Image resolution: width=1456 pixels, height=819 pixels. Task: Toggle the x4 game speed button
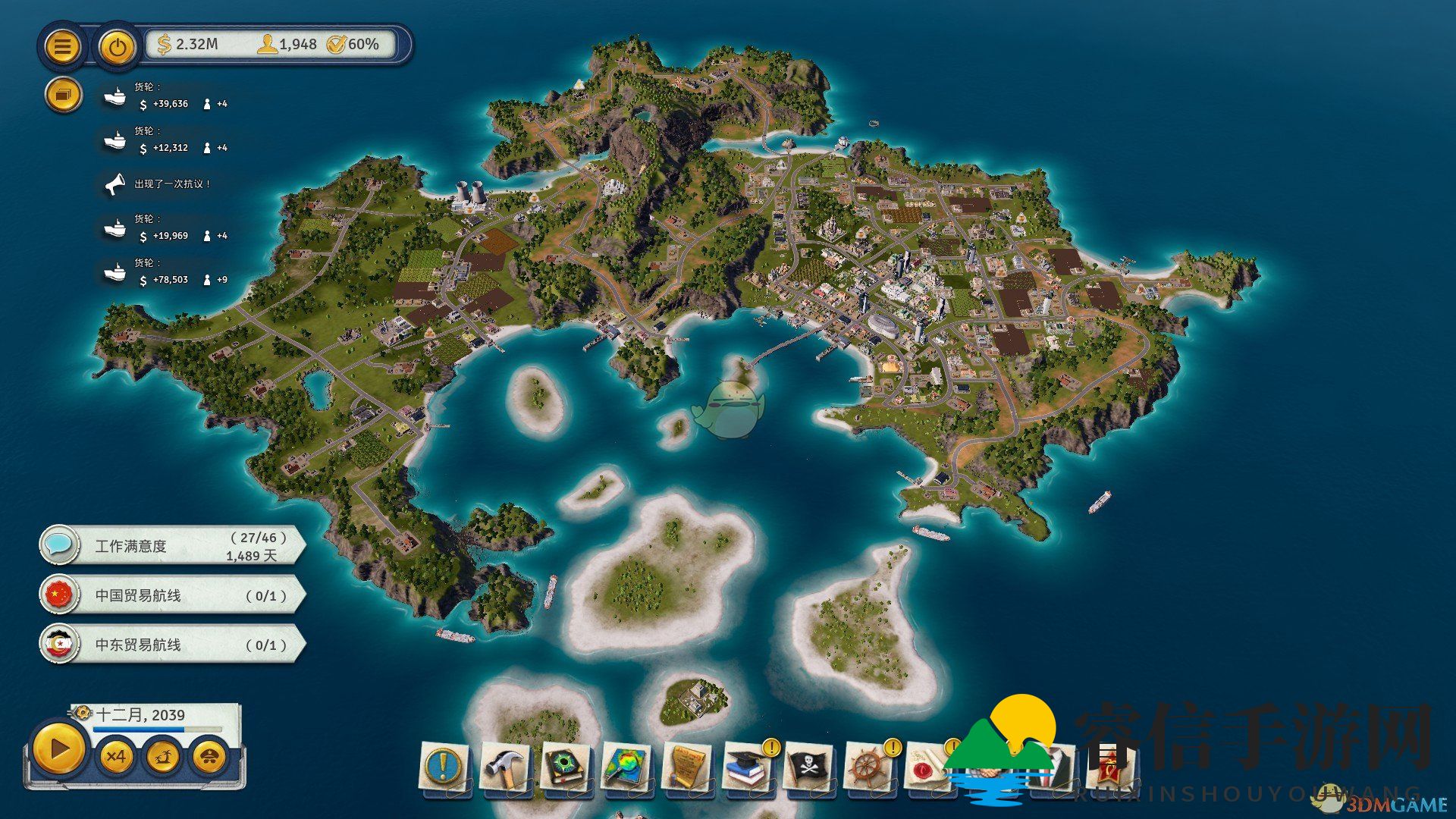pyautogui.click(x=116, y=756)
